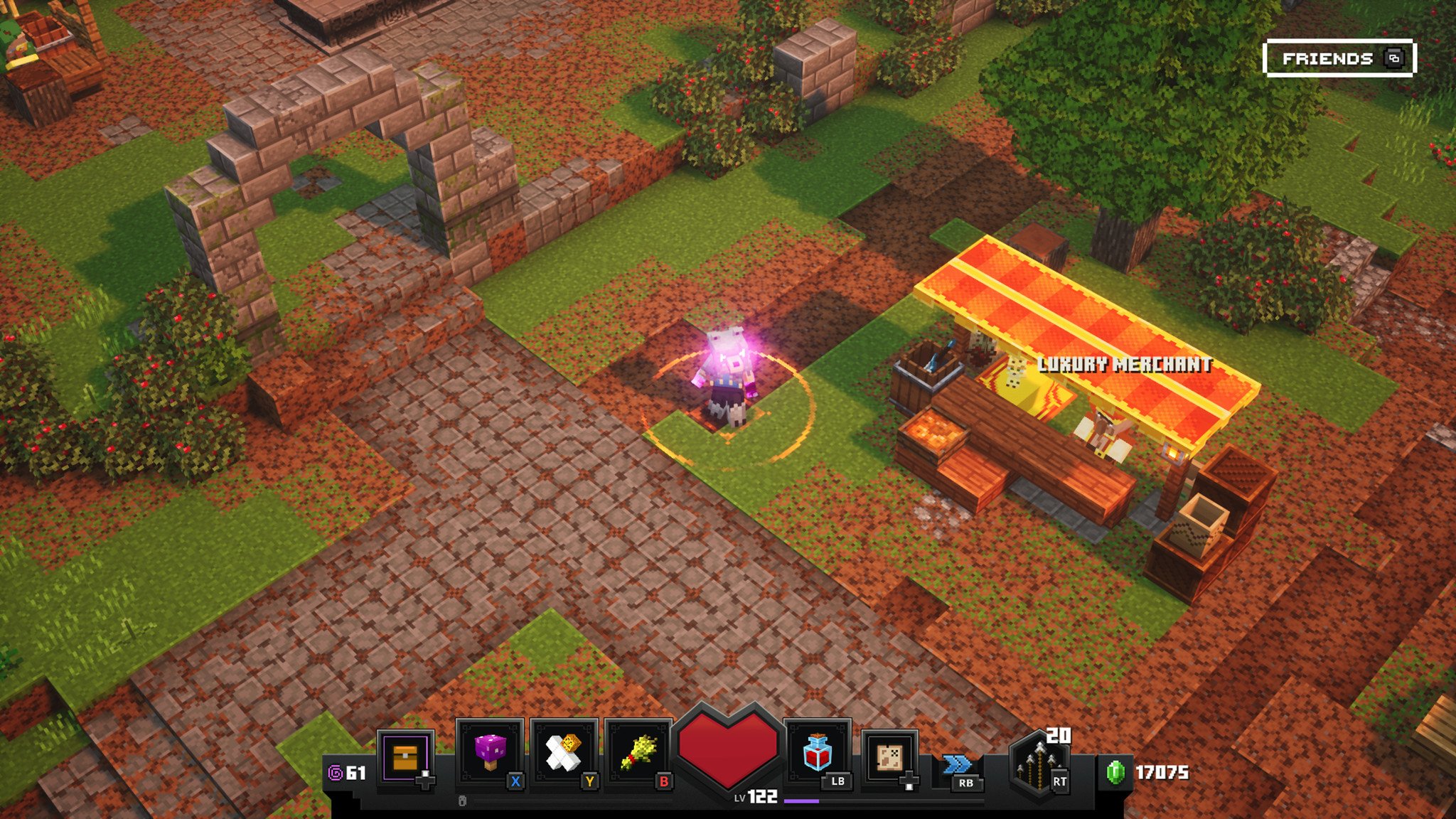1456x819 pixels.
Task: Open the inventory chest
Action: pos(405,758)
